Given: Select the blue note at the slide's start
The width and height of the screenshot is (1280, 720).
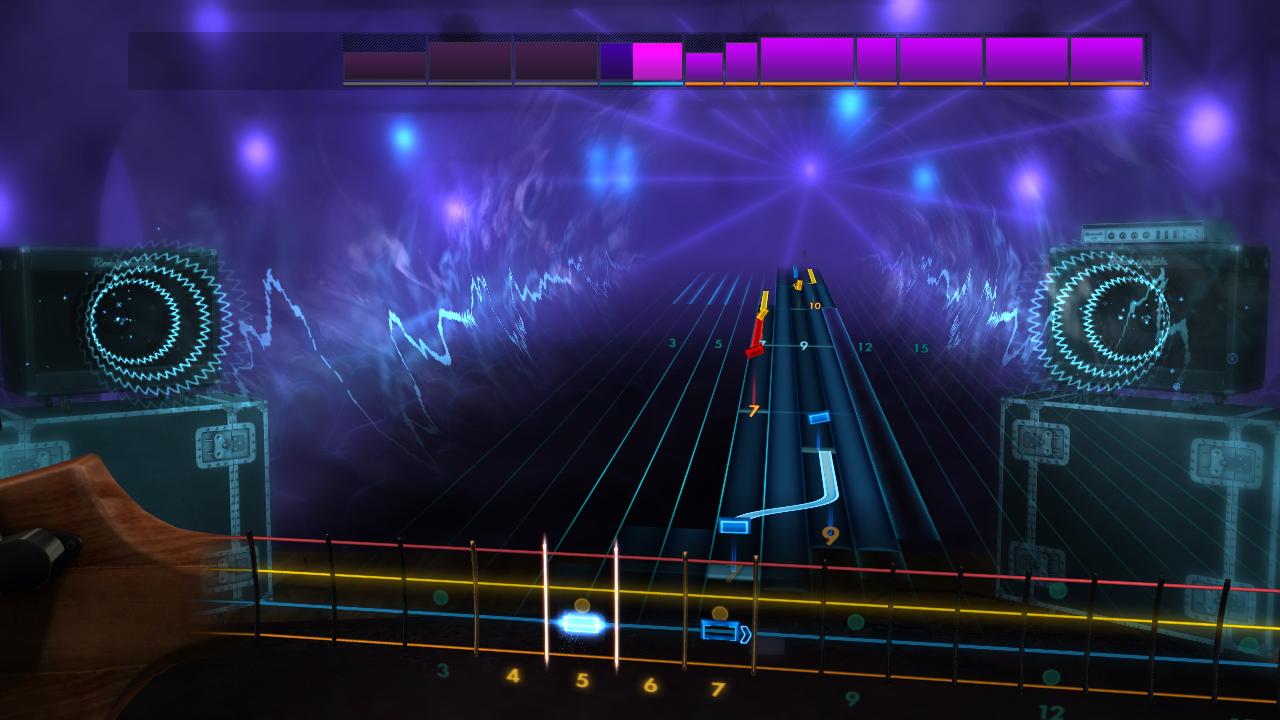Looking at the screenshot, I should (821, 418).
